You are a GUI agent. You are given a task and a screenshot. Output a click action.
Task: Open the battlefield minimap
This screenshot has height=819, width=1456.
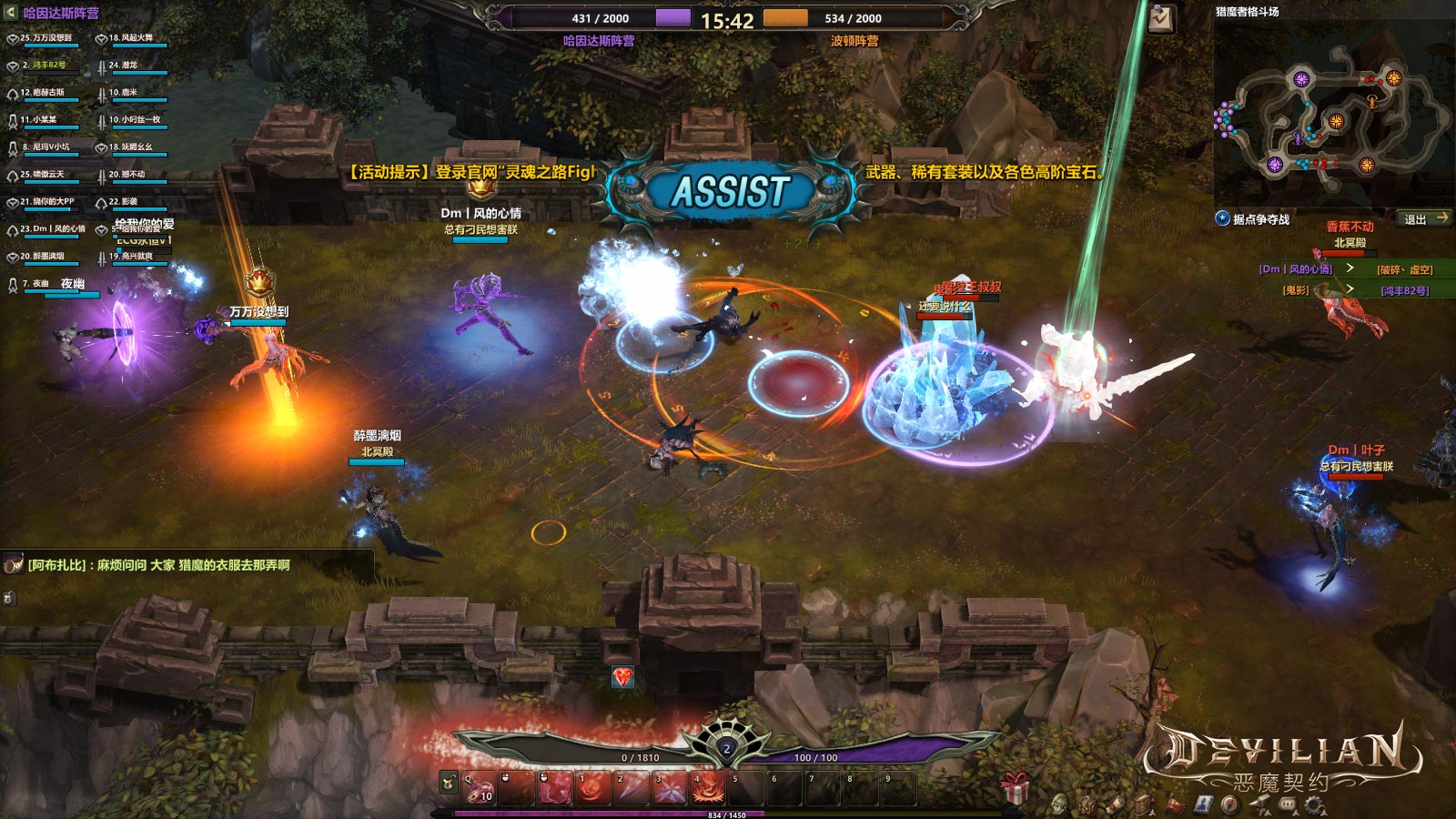tap(1332, 115)
